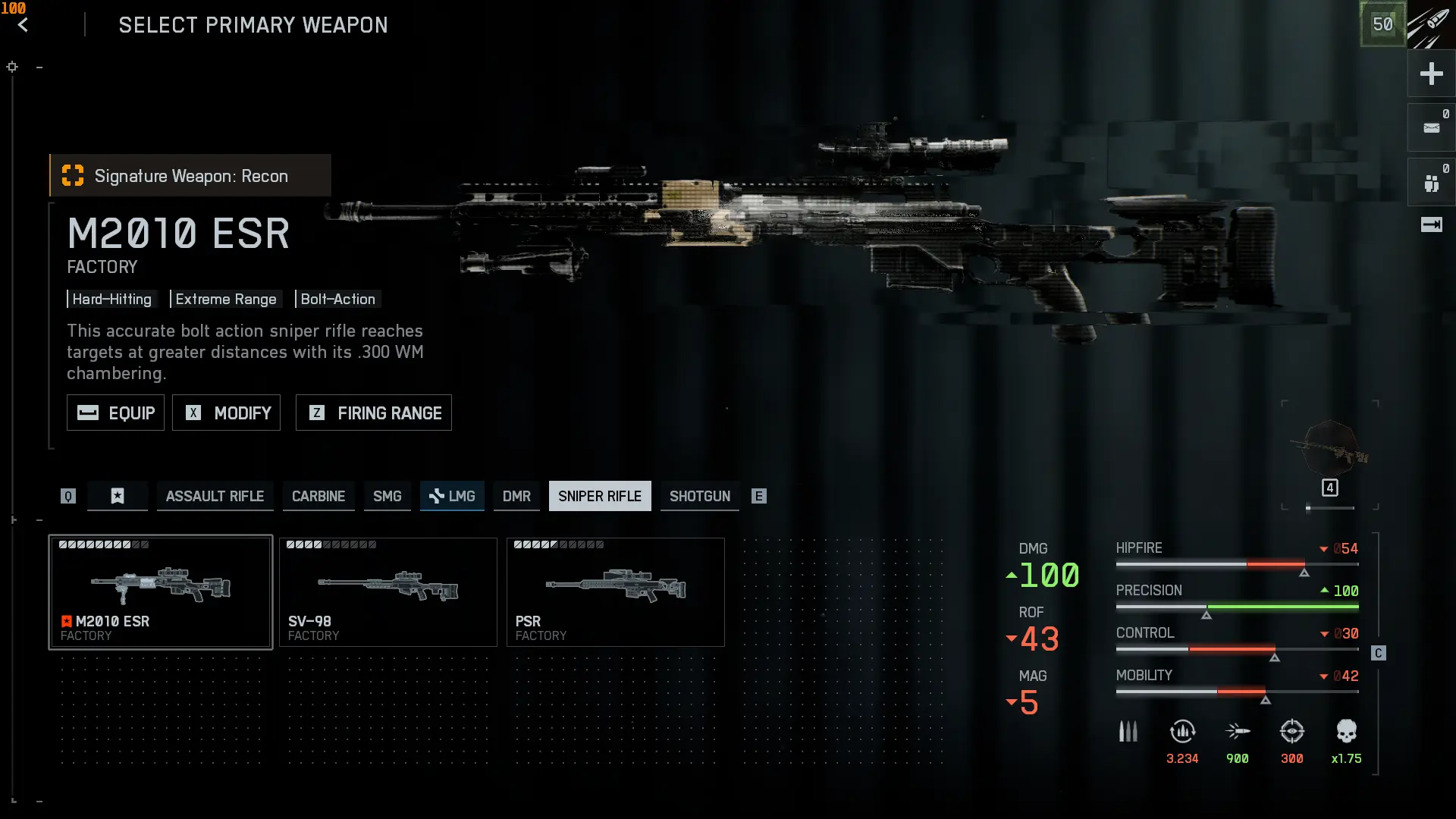
Task: Open the SMG weapon category
Action: (387, 496)
